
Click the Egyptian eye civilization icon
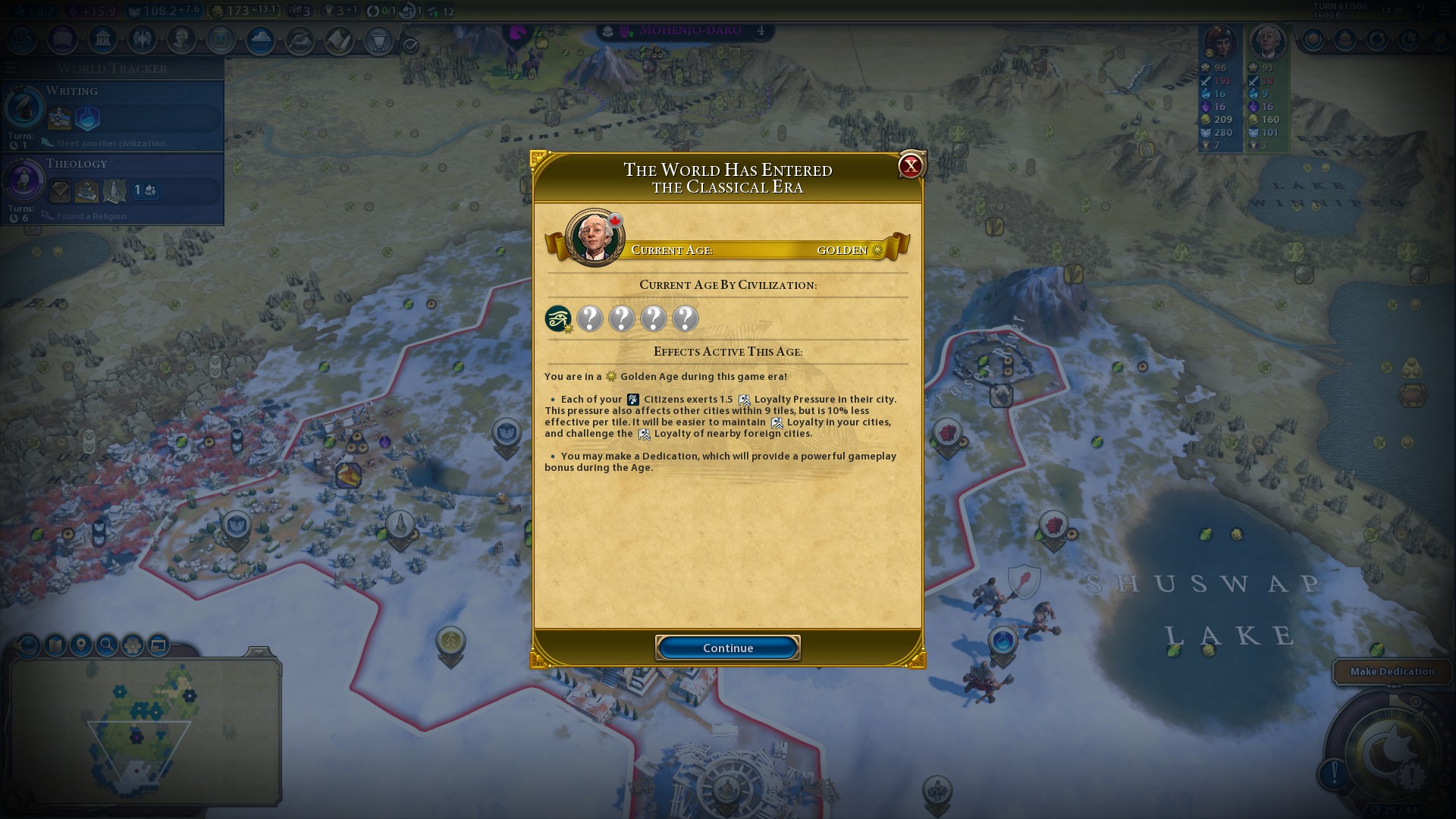pyautogui.click(x=558, y=318)
